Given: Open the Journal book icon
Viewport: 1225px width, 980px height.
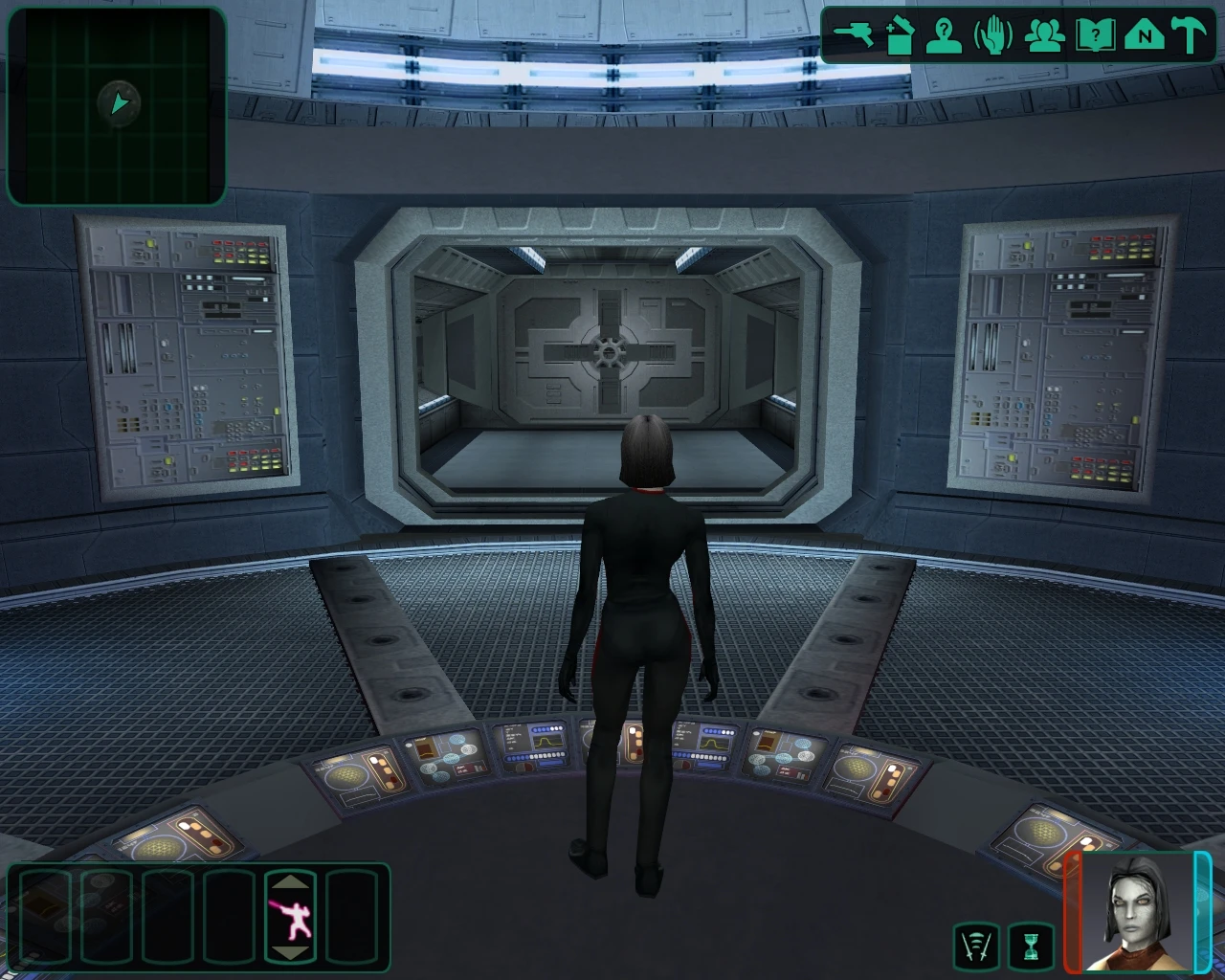Looking at the screenshot, I should (1094, 33).
